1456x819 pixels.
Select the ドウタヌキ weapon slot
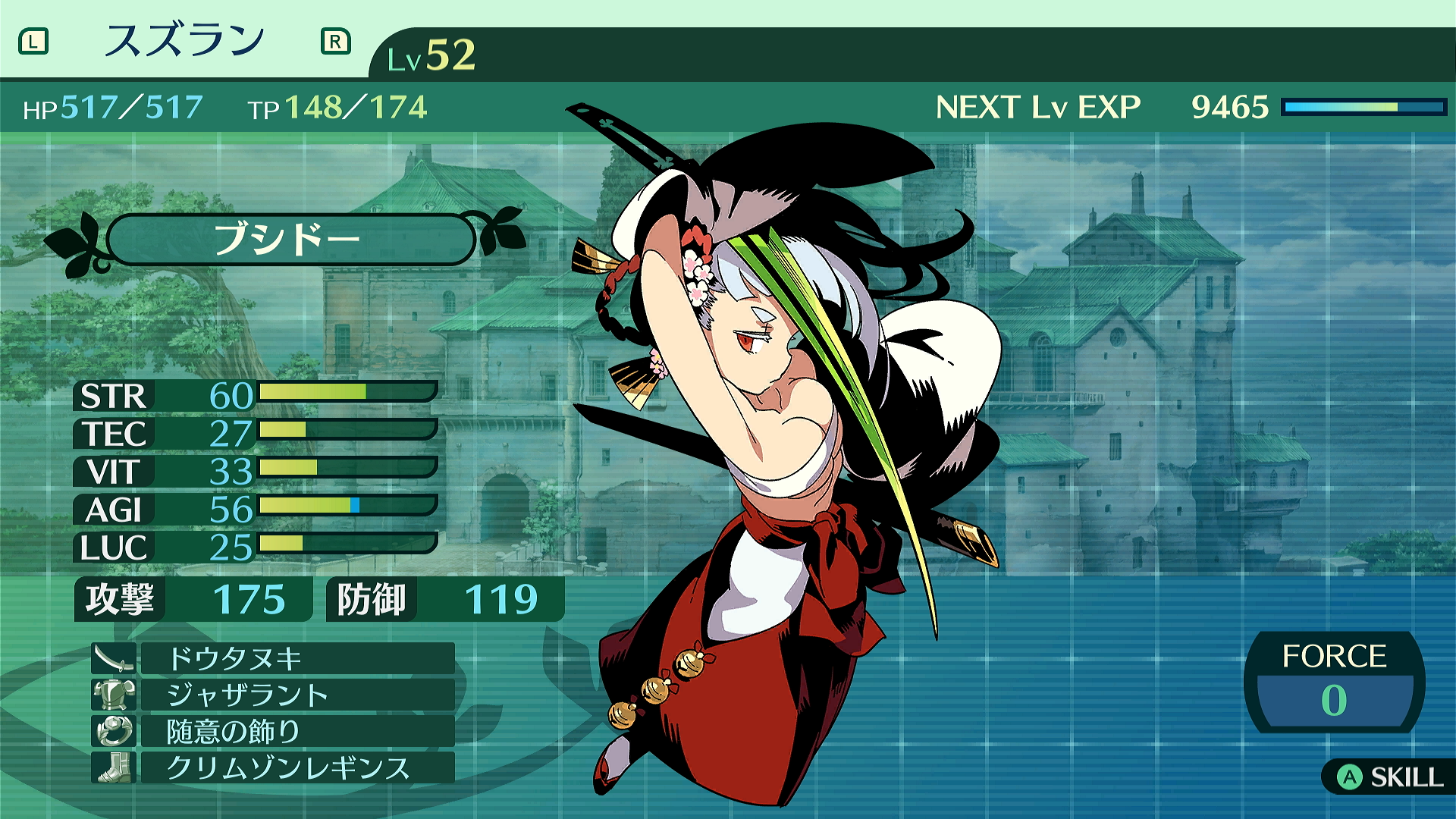pyautogui.click(x=297, y=658)
